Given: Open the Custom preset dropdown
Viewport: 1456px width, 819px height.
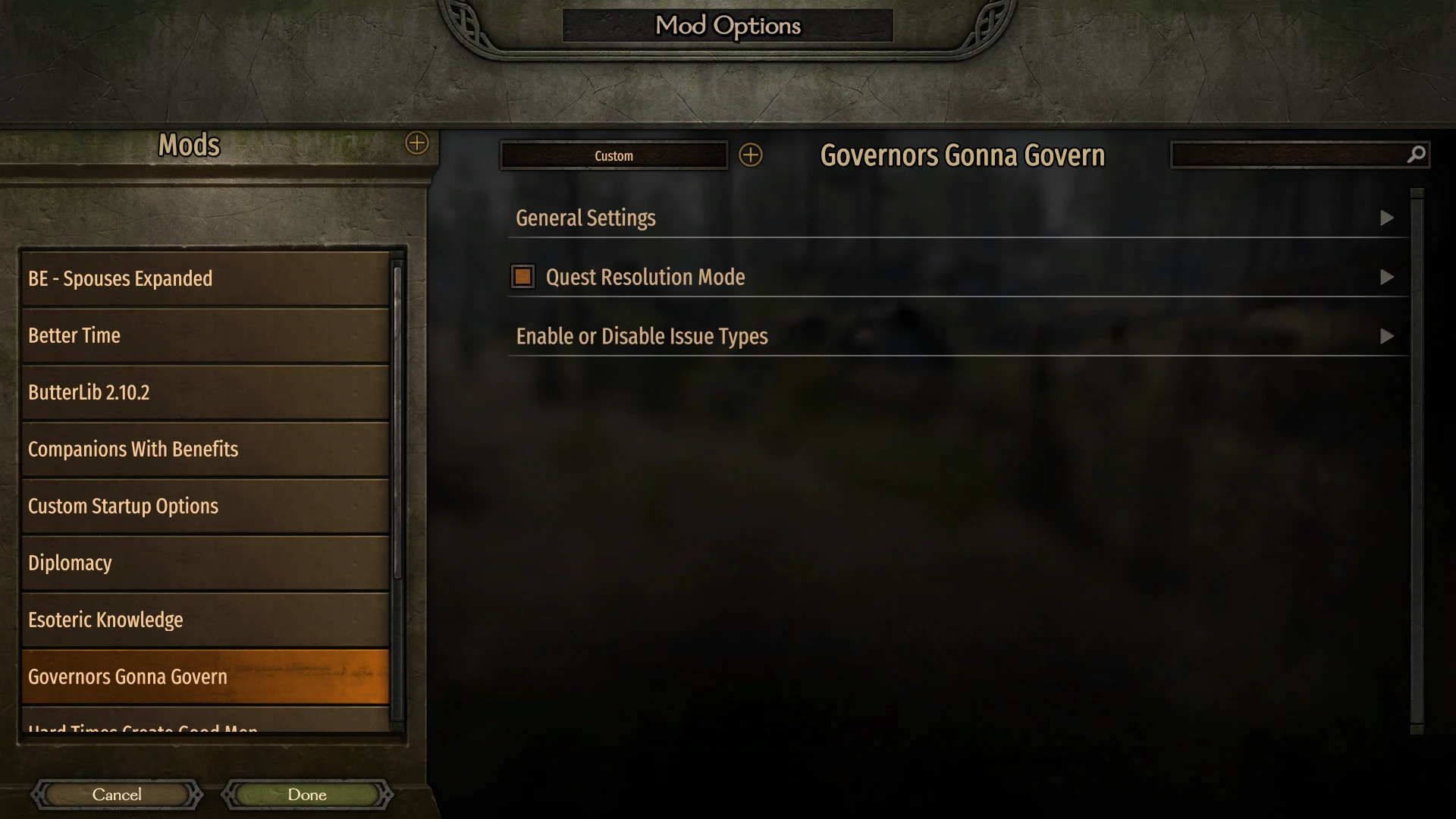Looking at the screenshot, I should tap(613, 155).
